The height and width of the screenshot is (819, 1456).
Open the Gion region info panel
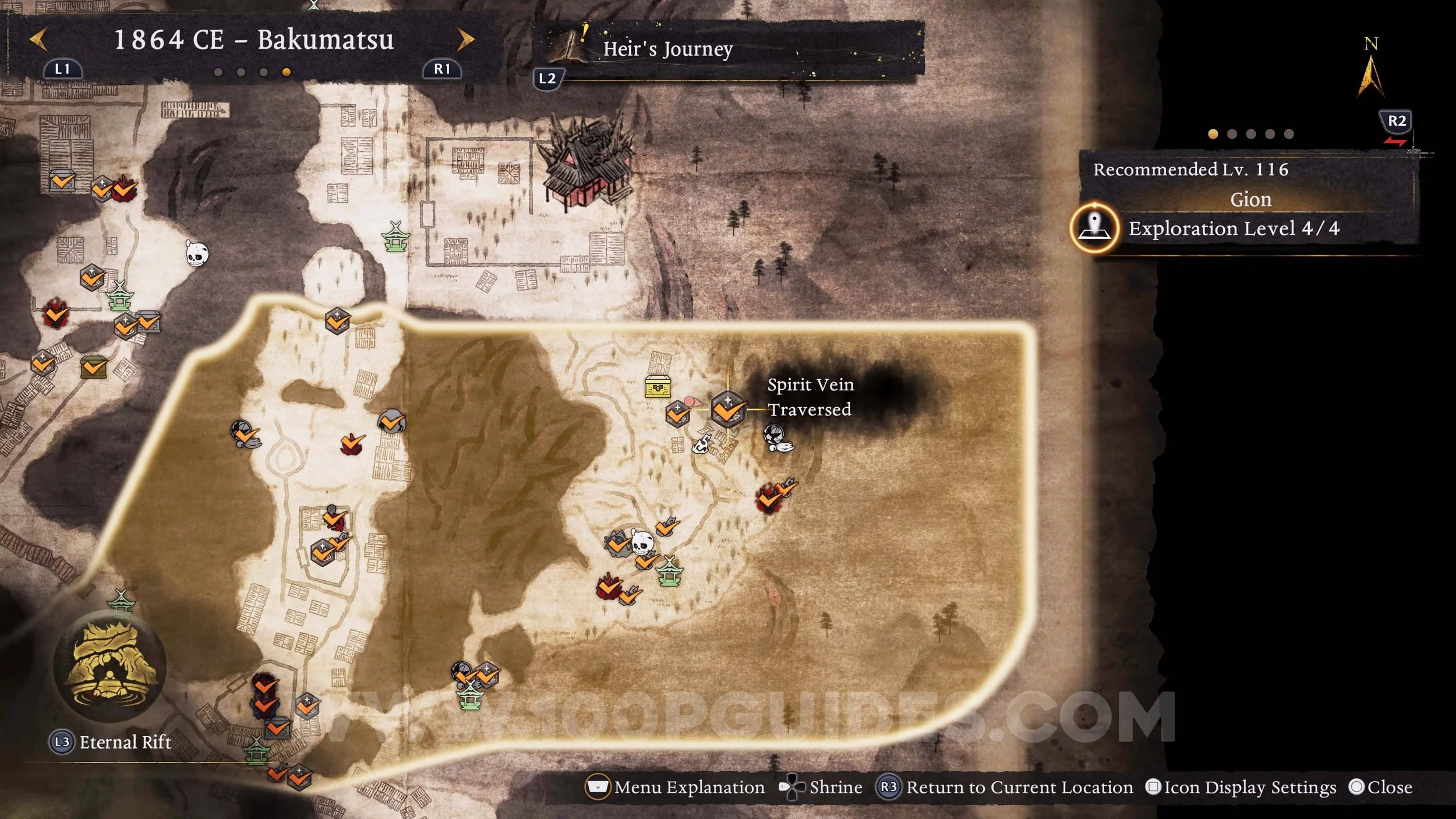[x=1250, y=199]
